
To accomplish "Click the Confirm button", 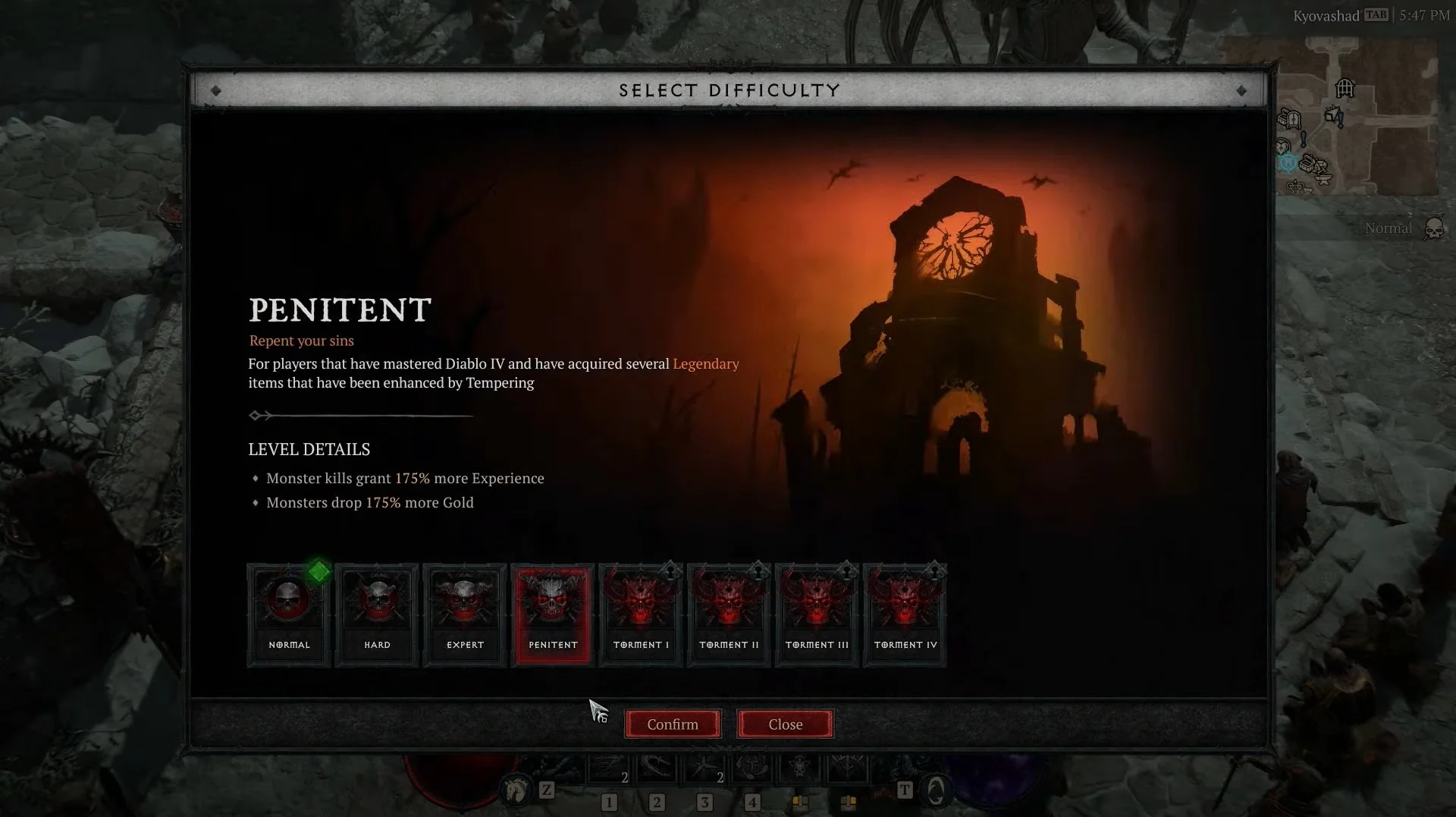I will pyautogui.click(x=672, y=724).
